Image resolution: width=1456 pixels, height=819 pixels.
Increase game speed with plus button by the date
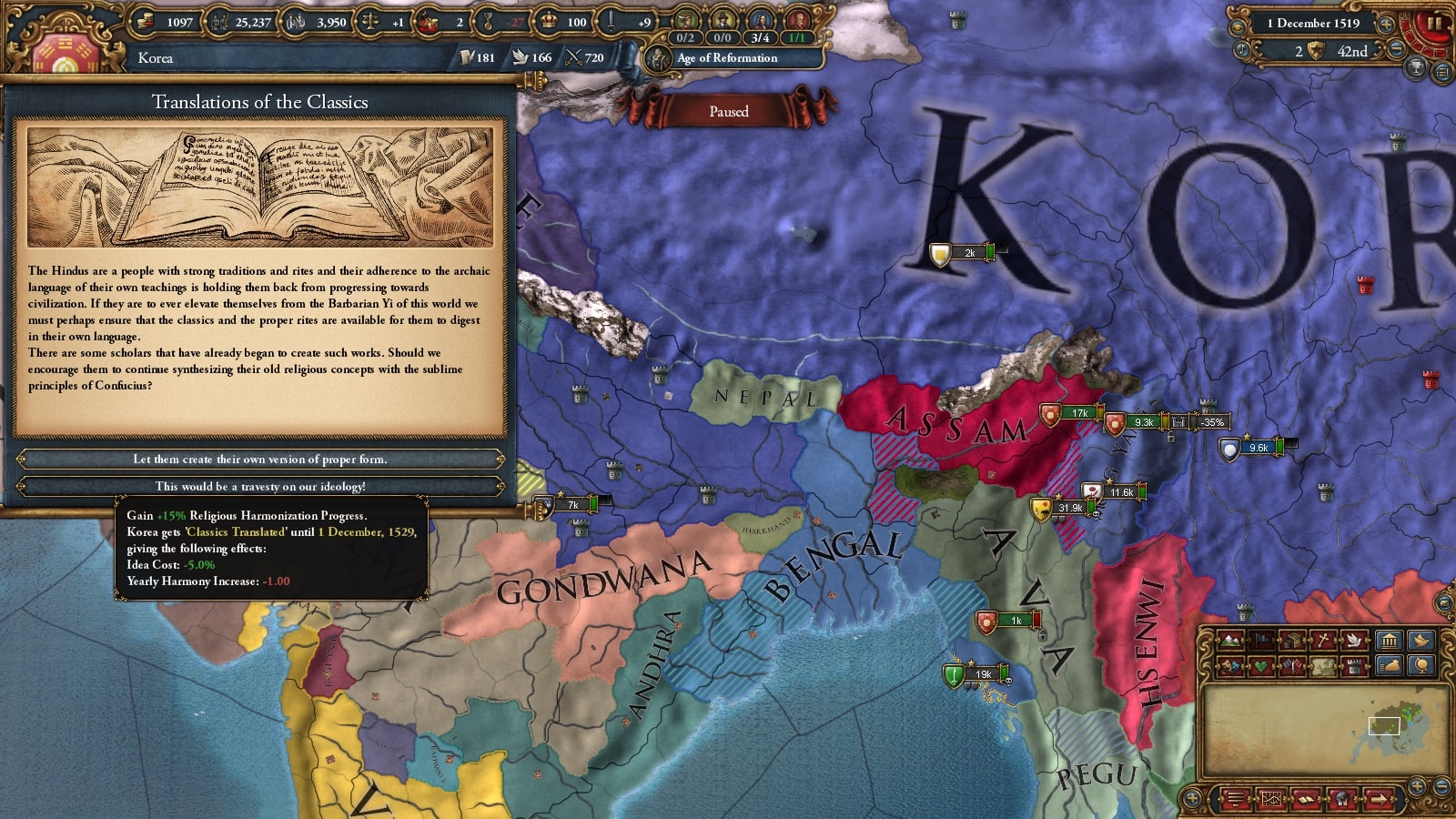(x=1386, y=25)
